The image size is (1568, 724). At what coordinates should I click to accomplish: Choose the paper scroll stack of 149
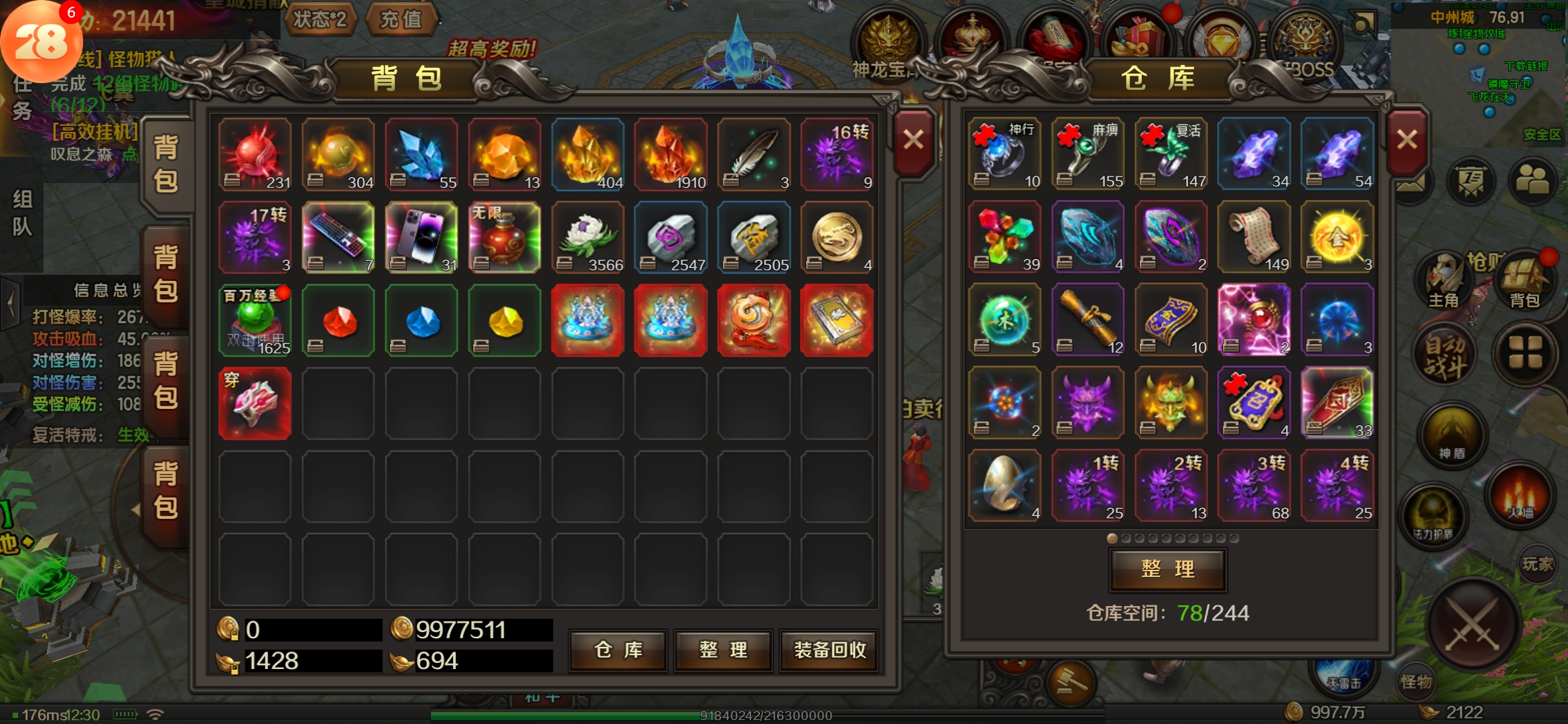point(1254,237)
